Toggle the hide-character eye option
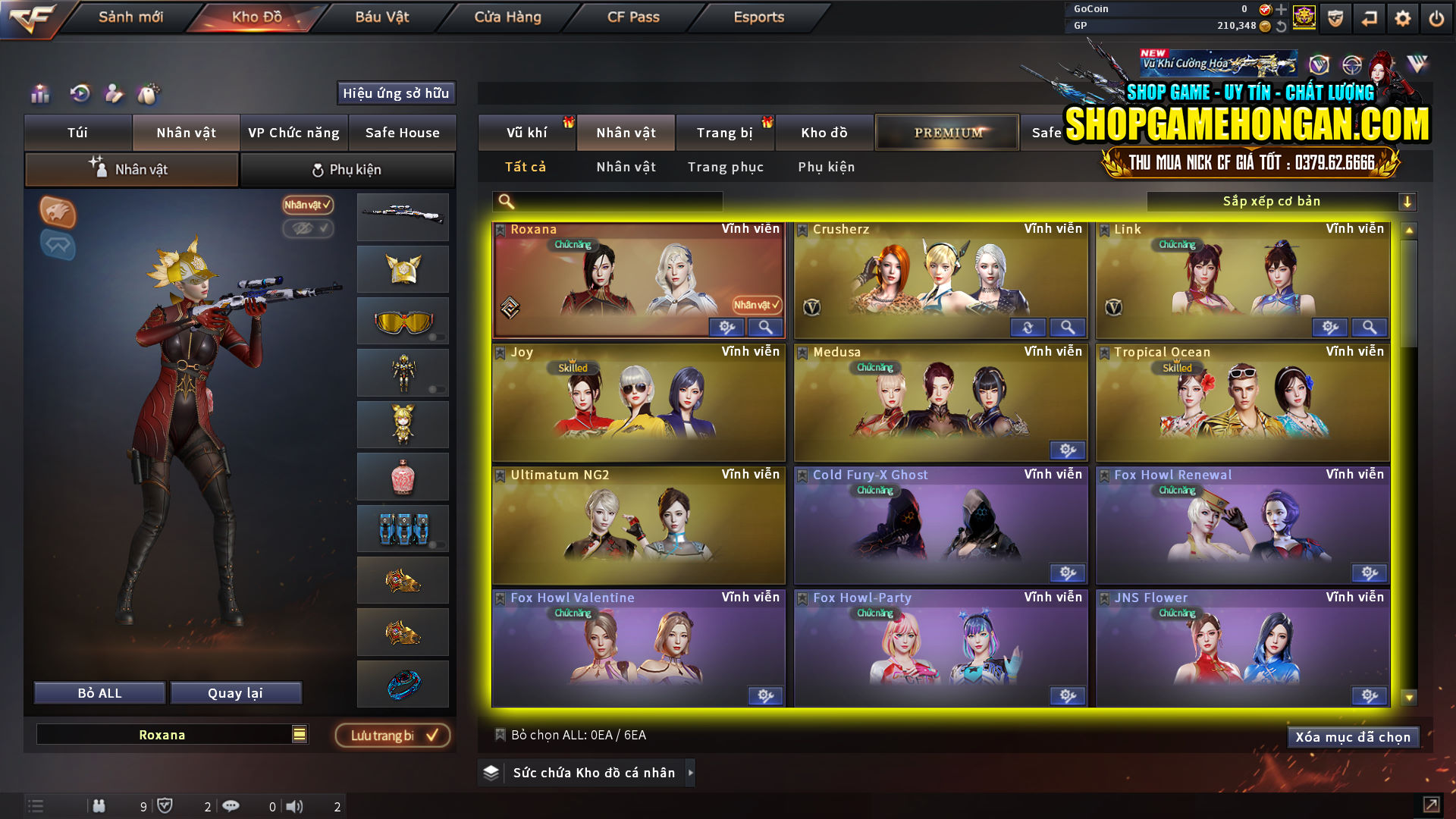The image size is (1456, 819). pyautogui.click(x=308, y=230)
